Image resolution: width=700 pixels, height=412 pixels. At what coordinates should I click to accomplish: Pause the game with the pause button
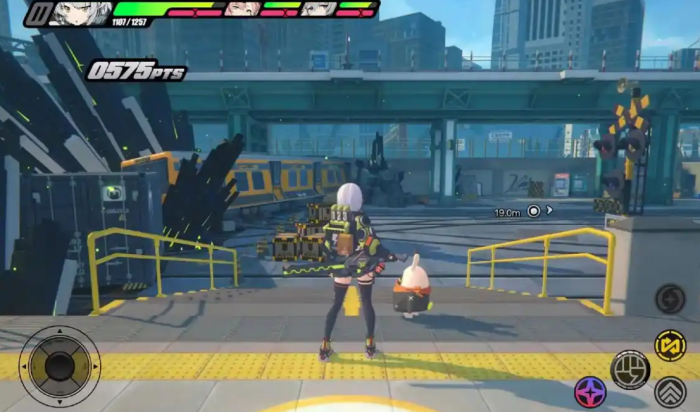pyautogui.click(x=38, y=13)
